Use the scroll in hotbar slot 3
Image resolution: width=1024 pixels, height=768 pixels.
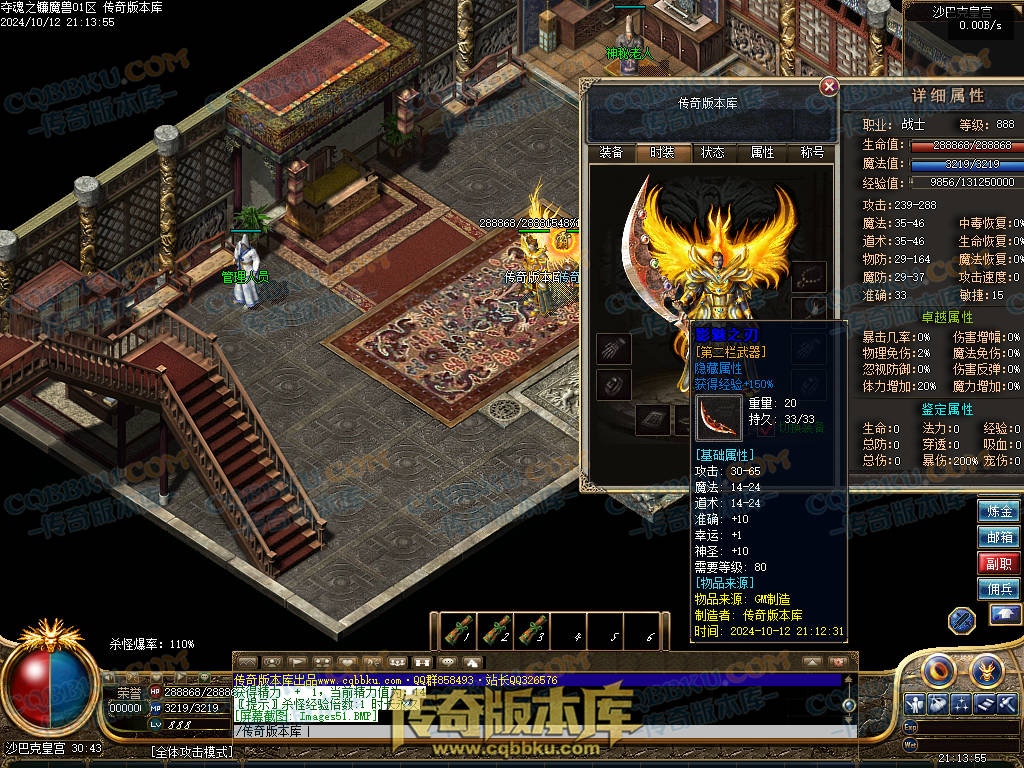click(532, 631)
